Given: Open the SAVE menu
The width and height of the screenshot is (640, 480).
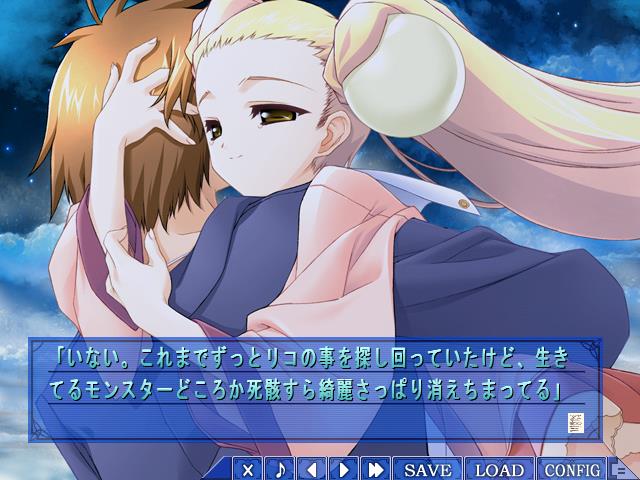Looking at the screenshot, I should pos(428,469).
